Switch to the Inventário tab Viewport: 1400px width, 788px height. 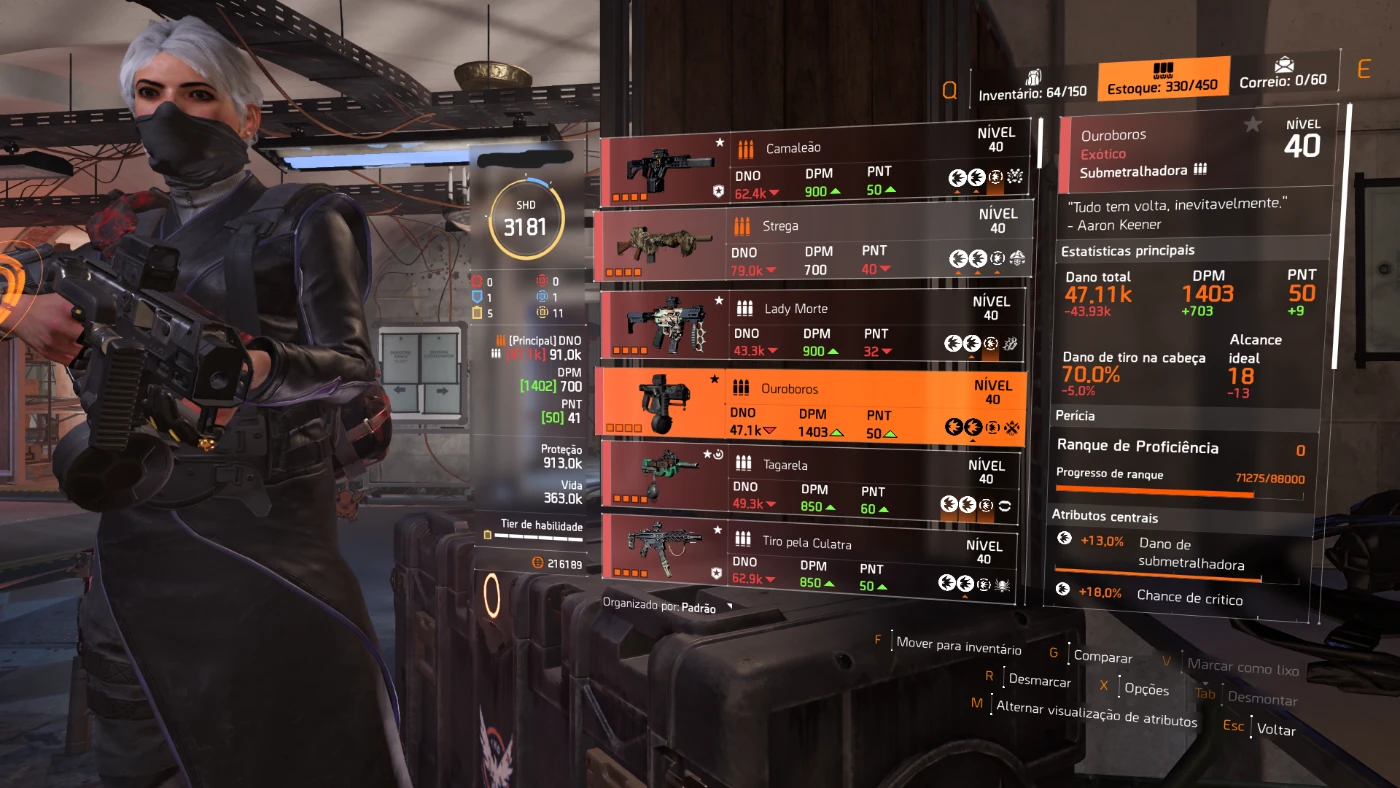[1033, 86]
